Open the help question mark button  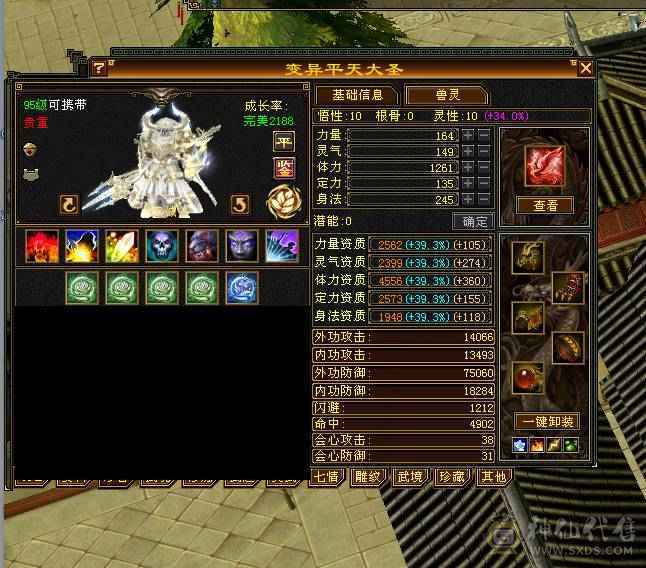pos(99,68)
